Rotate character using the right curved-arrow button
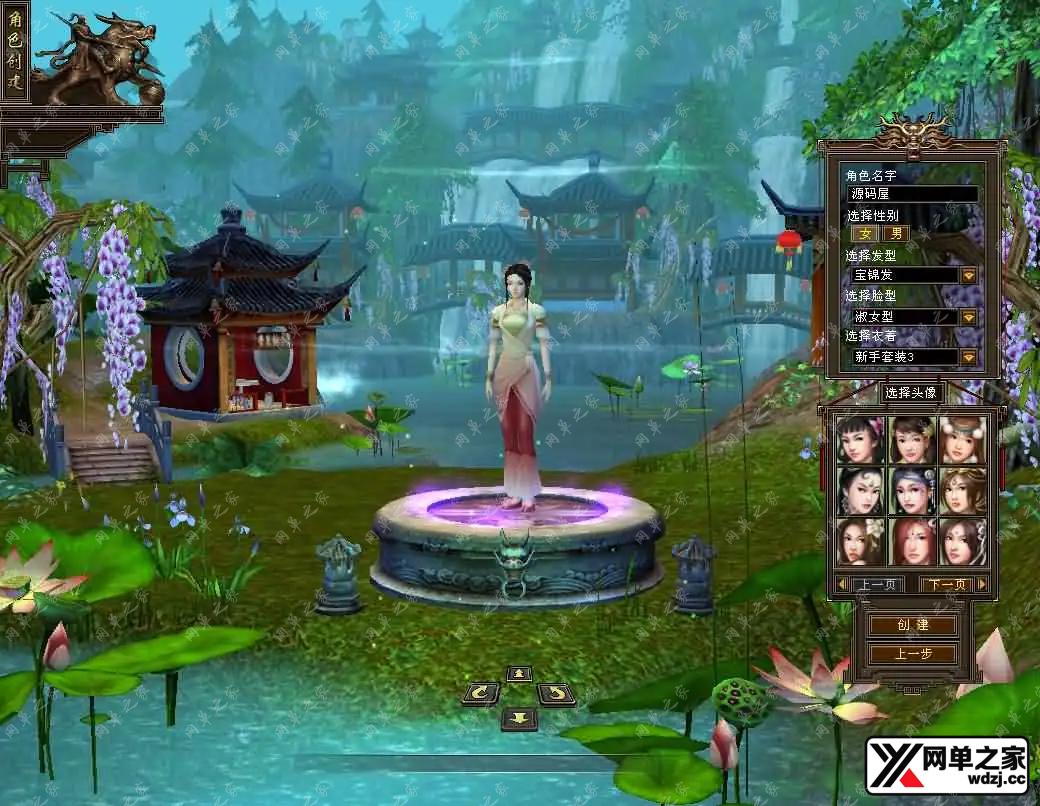The height and width of the screenshot is (806, 1040). [555, 693]
